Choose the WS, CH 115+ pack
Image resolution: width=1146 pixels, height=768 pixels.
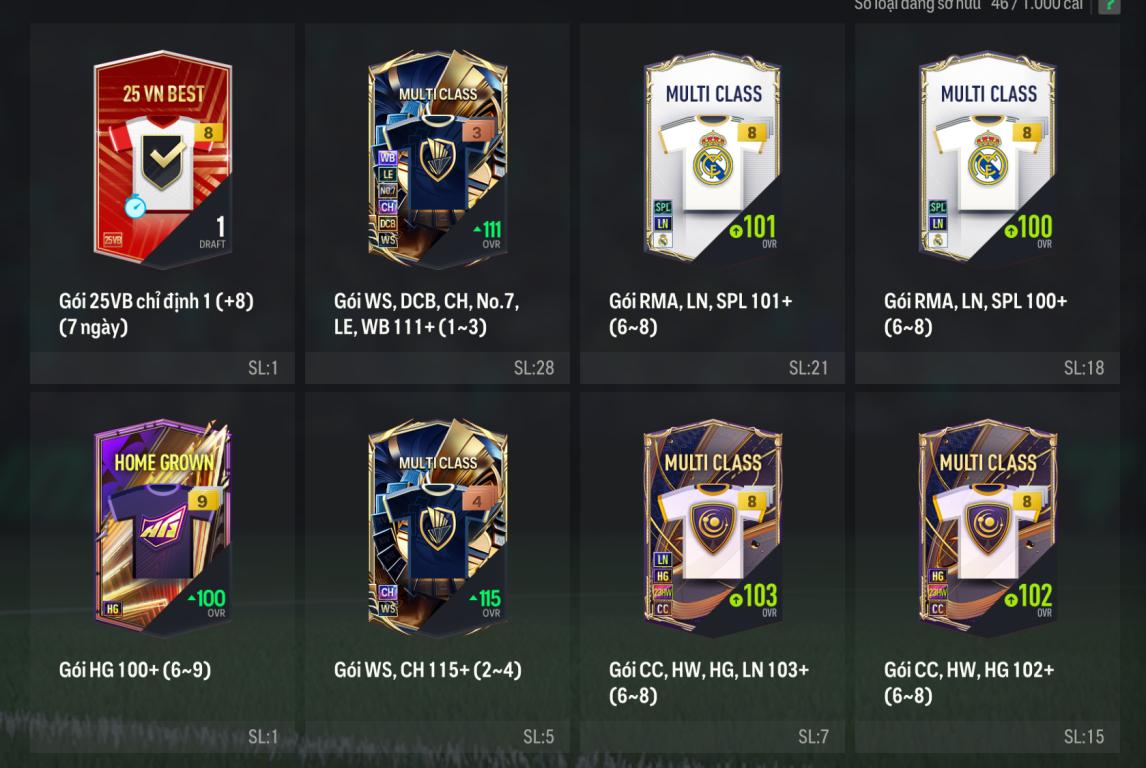tap(437, 528)
